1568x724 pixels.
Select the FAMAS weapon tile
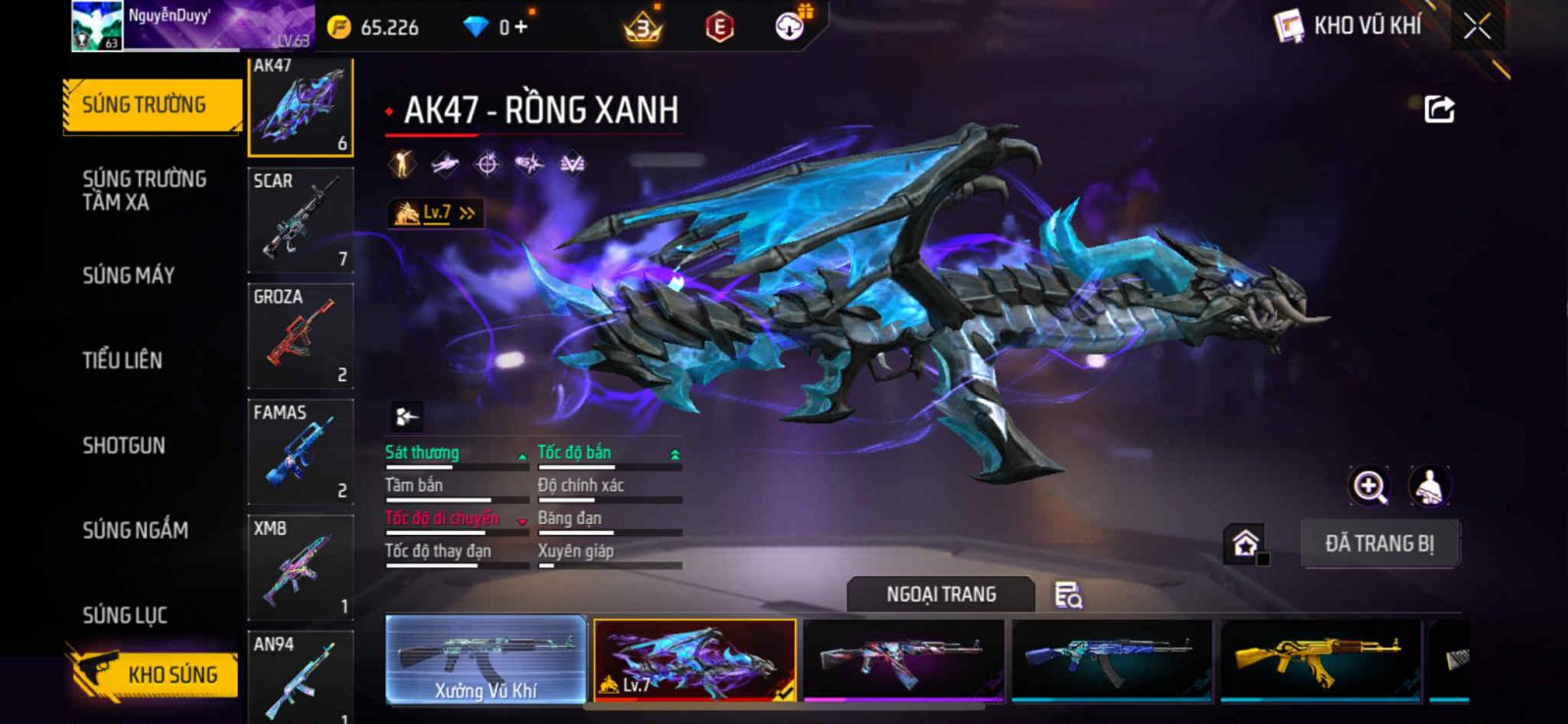(x=300, y=451)
